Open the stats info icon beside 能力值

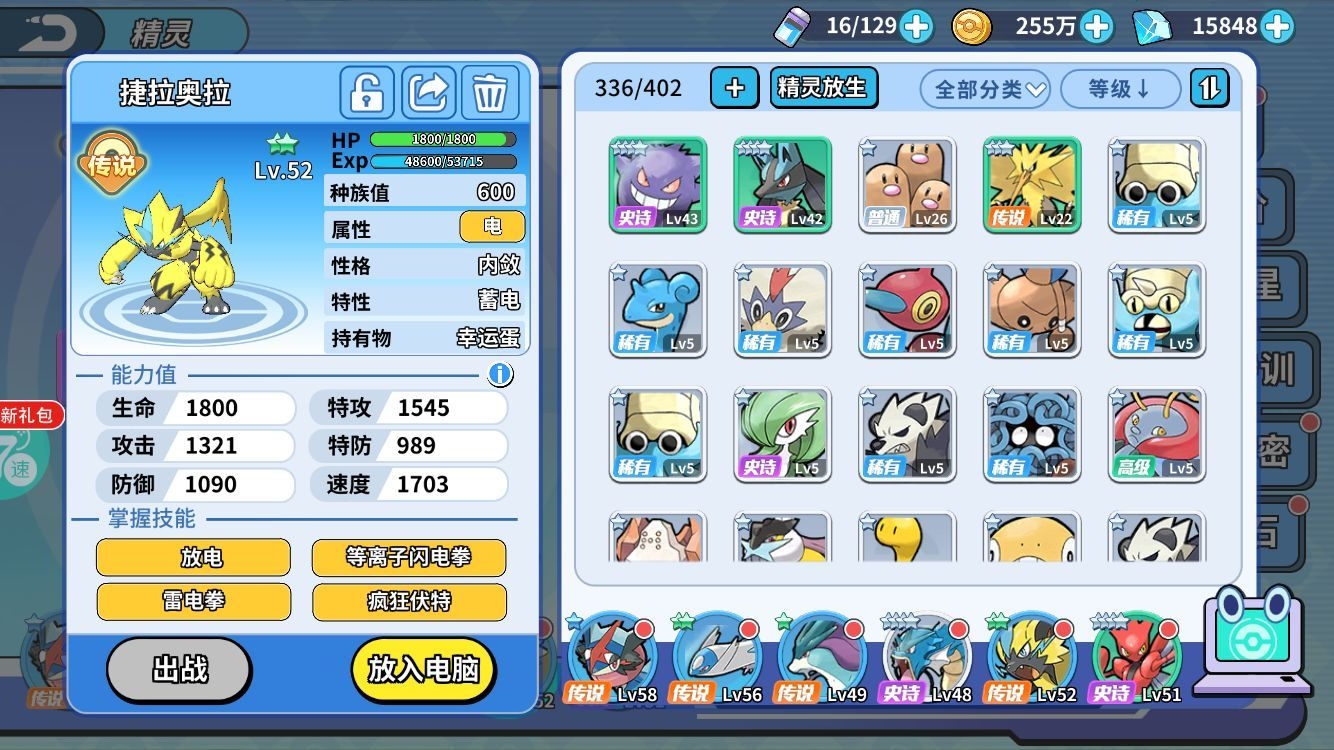tap(500, 374)
